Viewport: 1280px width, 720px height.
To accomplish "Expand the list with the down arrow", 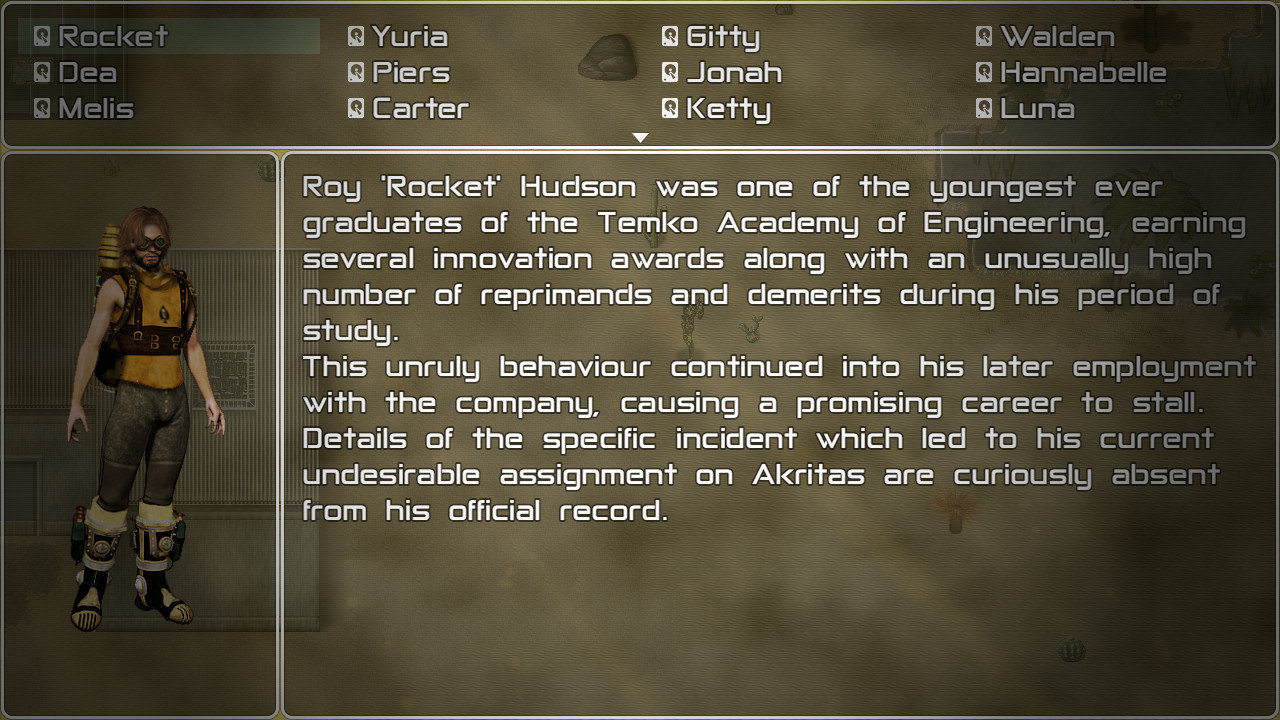I will [x=639, y=136].
